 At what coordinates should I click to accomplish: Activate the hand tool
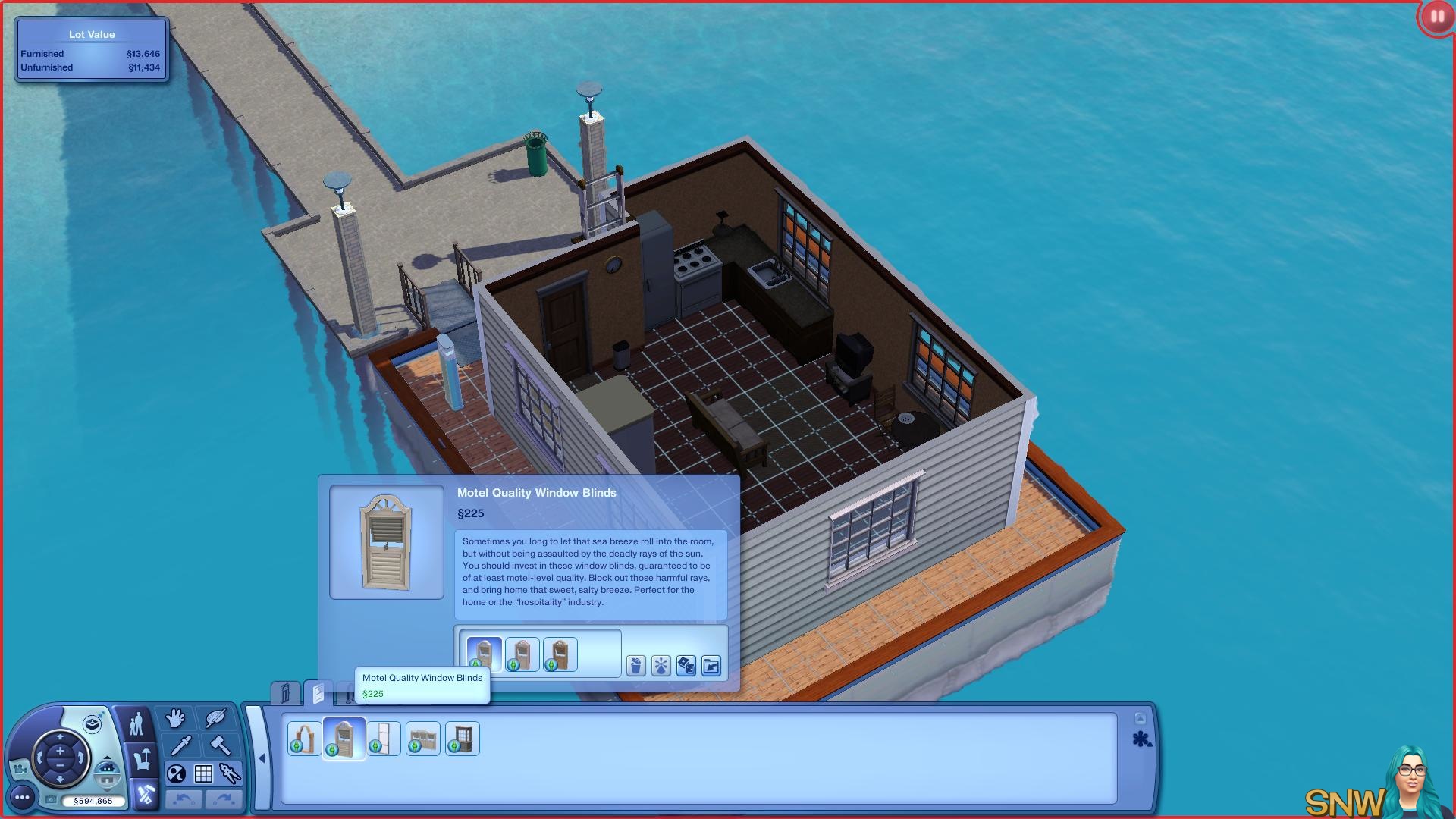(176, 717)
